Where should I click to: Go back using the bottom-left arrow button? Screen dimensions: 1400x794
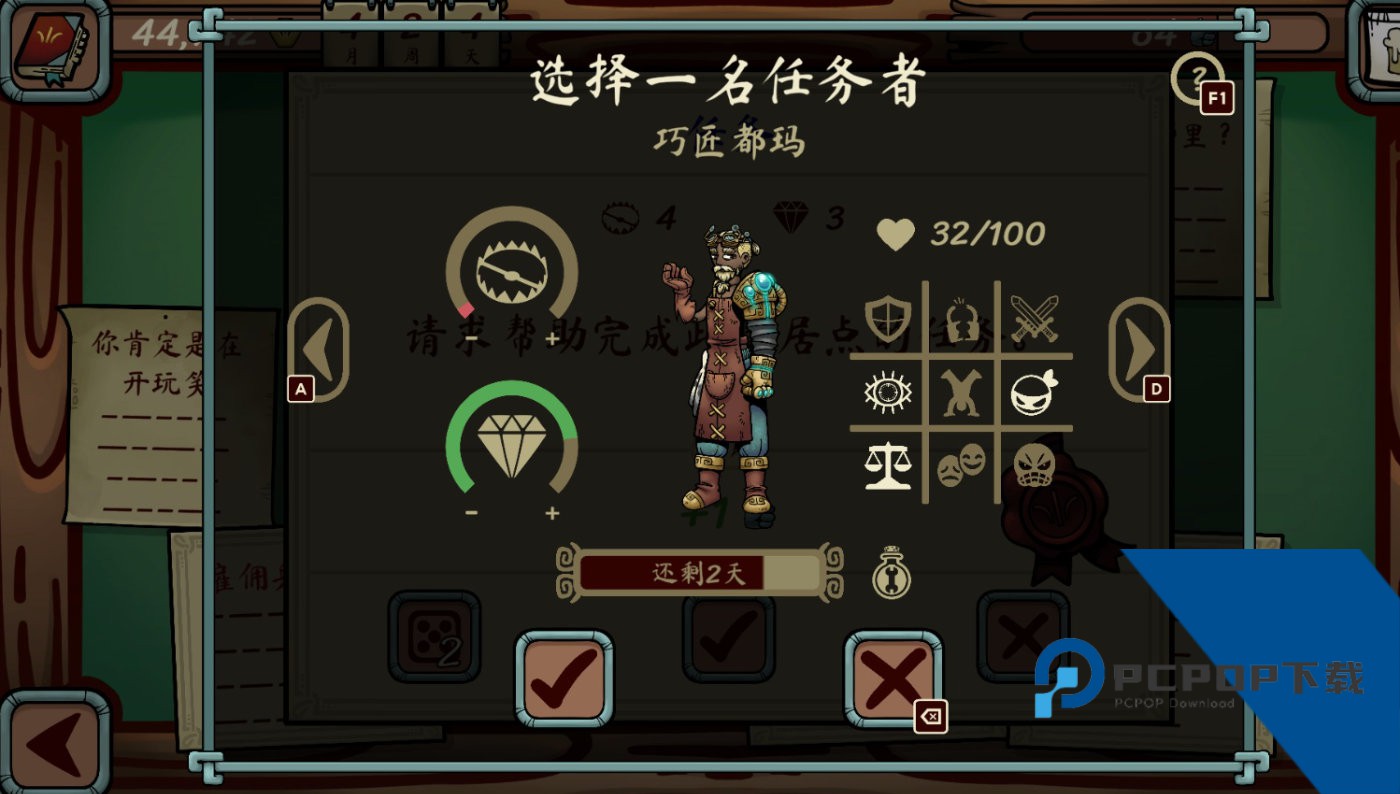(55, 740)
